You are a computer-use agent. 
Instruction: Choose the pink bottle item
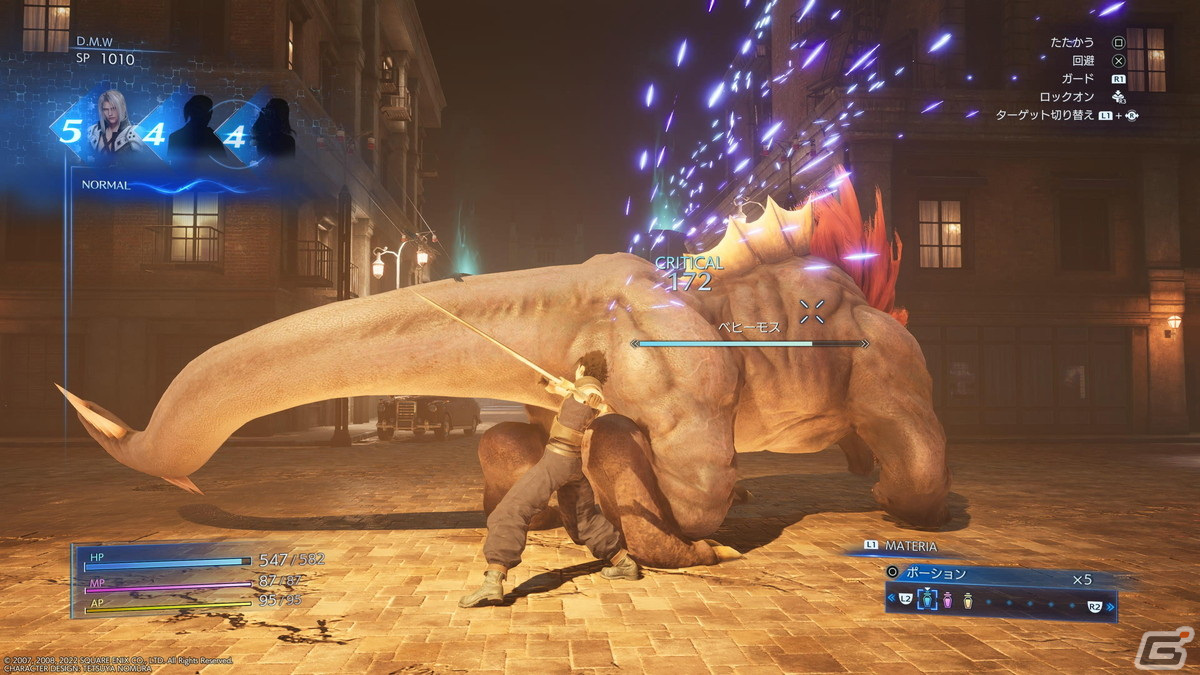pyautogui.click(x=947, y=600)
